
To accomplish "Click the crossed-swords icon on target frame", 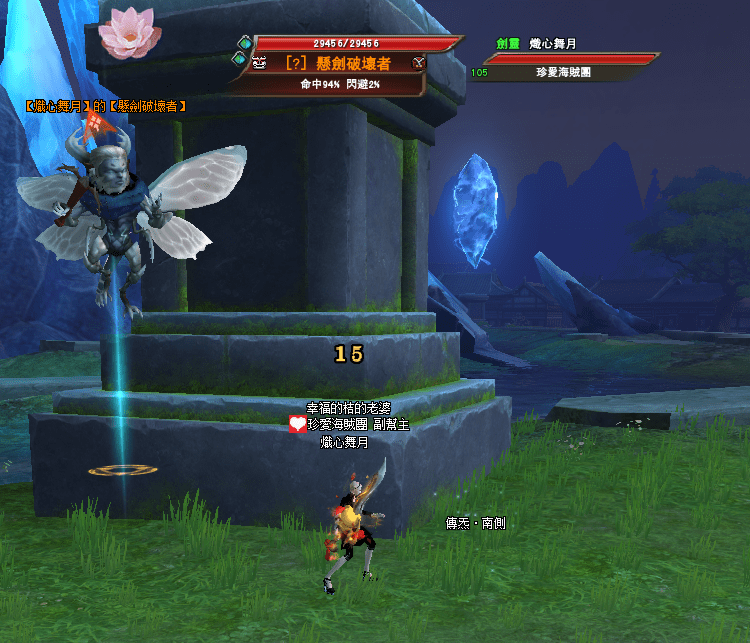I will (x=419, y=63).
